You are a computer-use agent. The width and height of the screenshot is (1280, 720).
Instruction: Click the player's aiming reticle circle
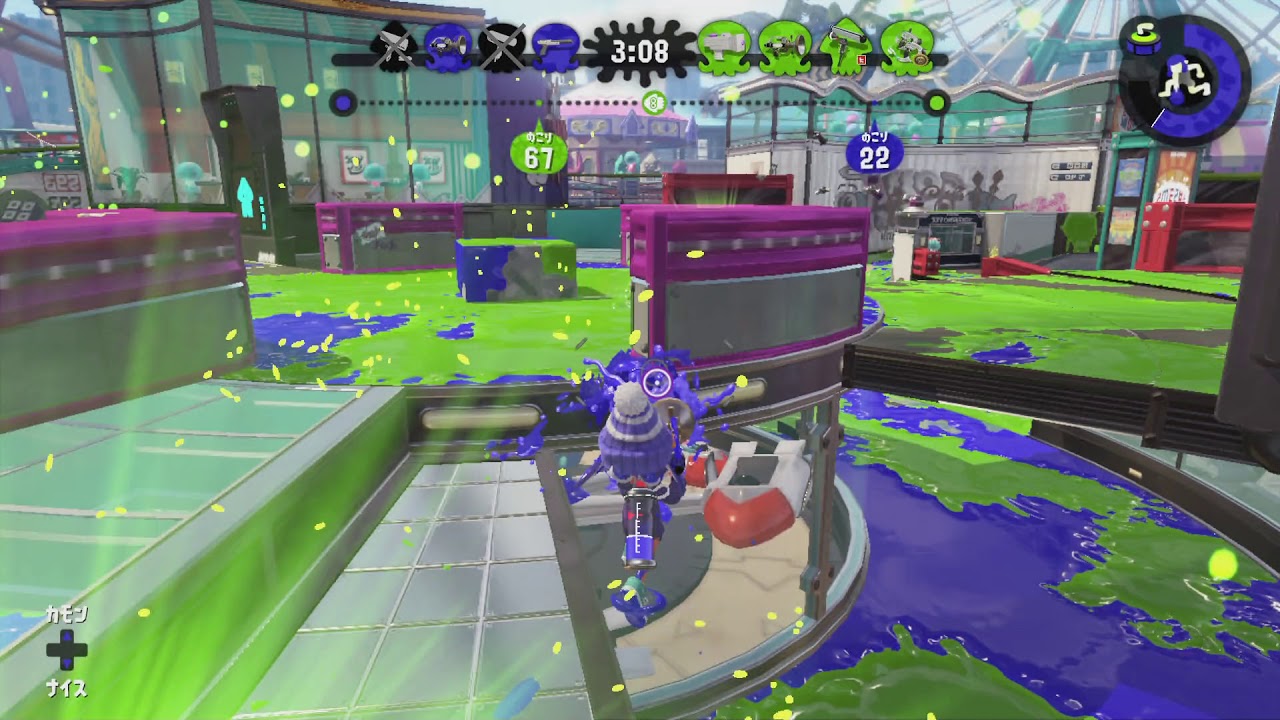655,380
